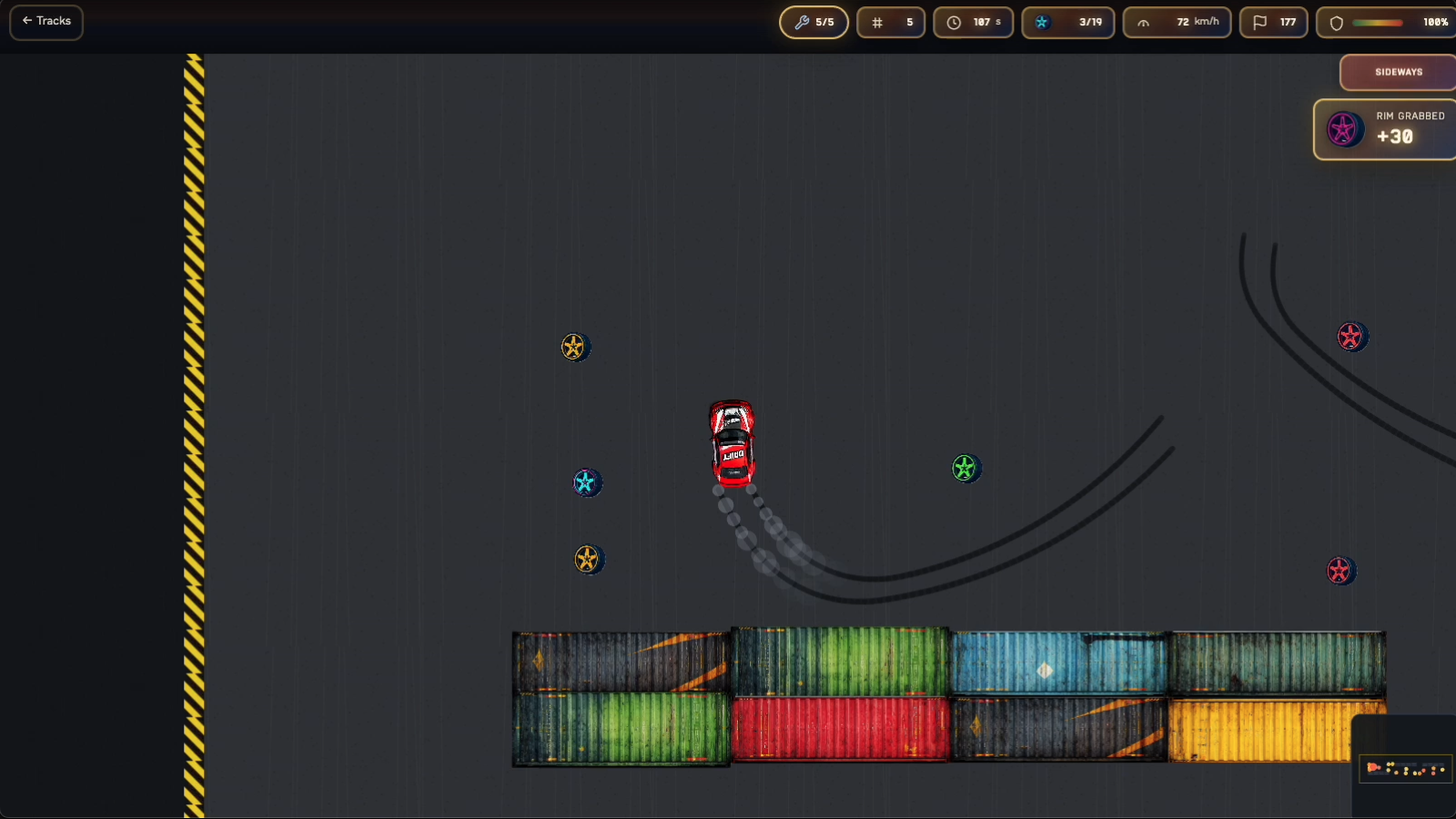Image resolution: width=1456 pixels, height=819 pixels.
Task: Click the hash counter icon in the HUD
Action: click(876, 22)
